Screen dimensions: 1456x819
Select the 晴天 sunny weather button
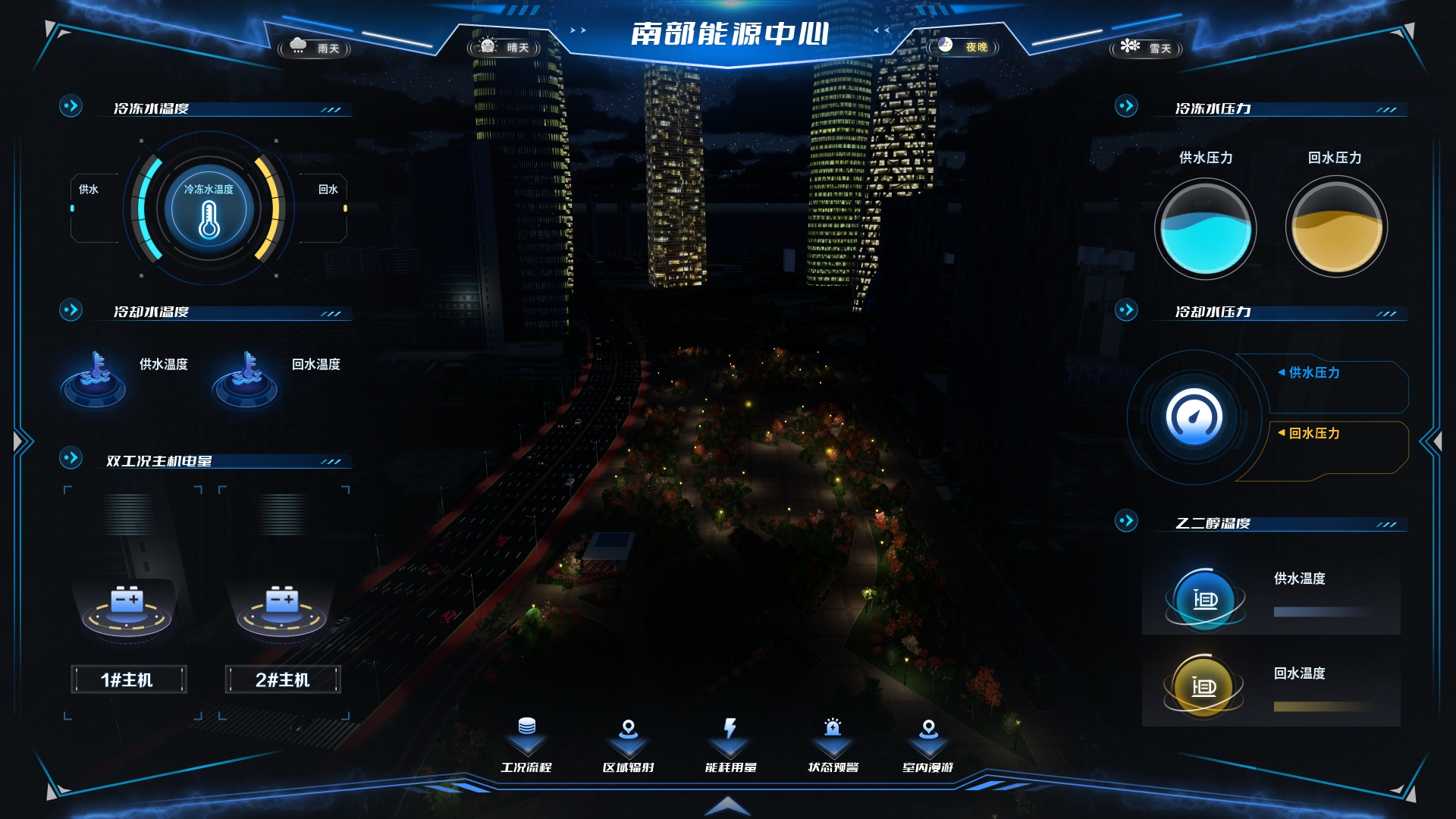(504, 47)
